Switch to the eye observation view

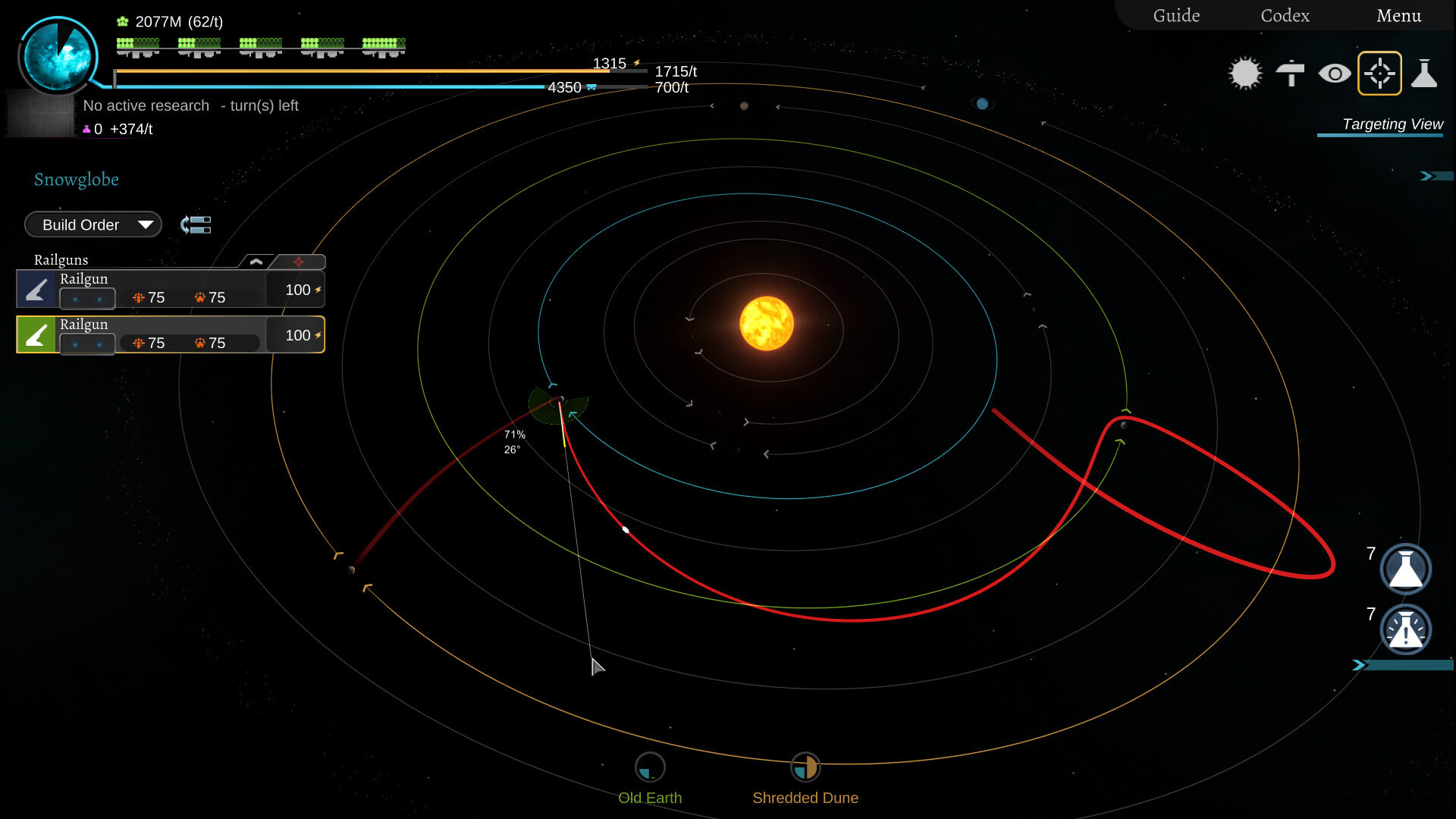coord(1335,74)
